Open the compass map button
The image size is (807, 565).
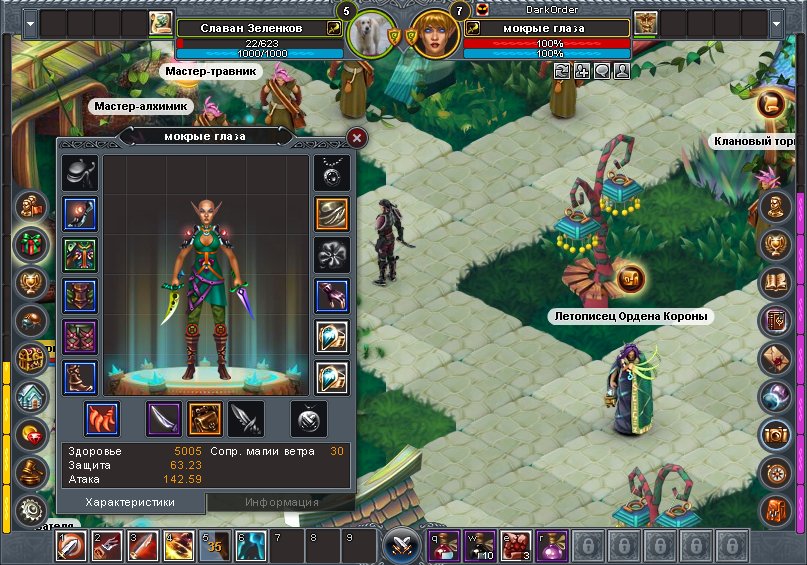(776, 471)
